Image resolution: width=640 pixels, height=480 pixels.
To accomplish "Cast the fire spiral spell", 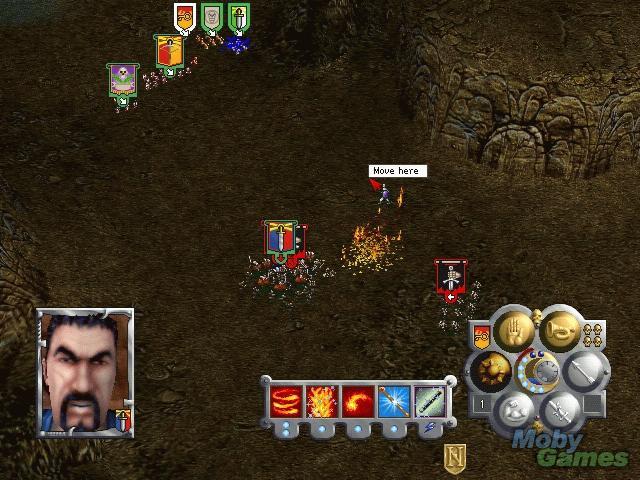I will pos(286,402).
